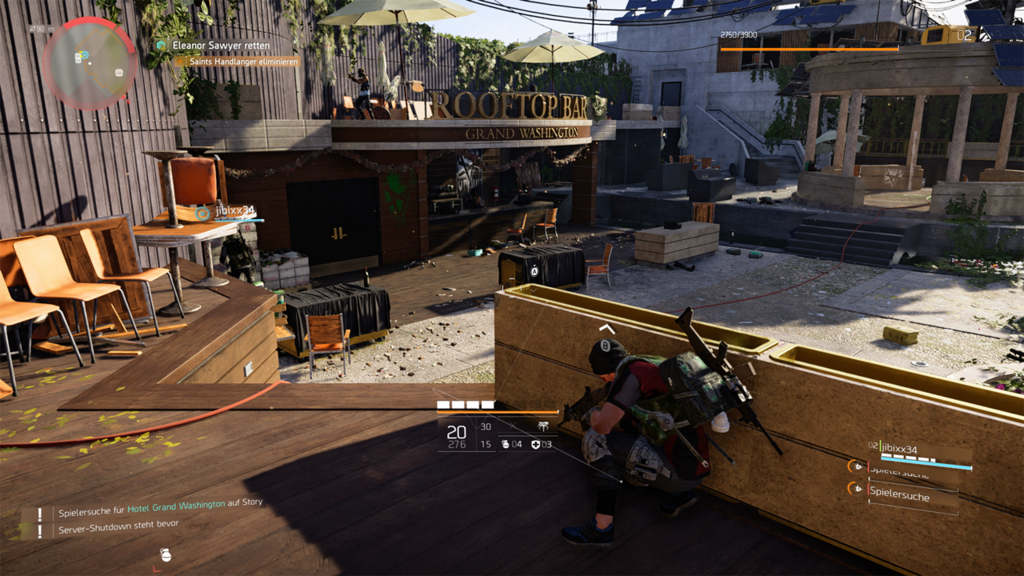Image resolution: width=1024 pixels, height=576 pixels.
Task: Open the circular minimap
Action: point(90,63)
